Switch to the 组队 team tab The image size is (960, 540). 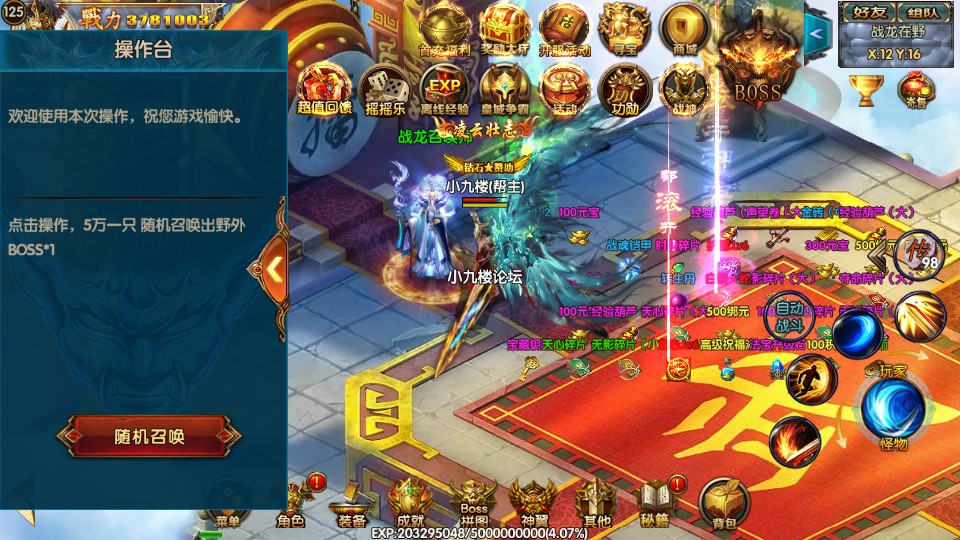coord(920,13)
